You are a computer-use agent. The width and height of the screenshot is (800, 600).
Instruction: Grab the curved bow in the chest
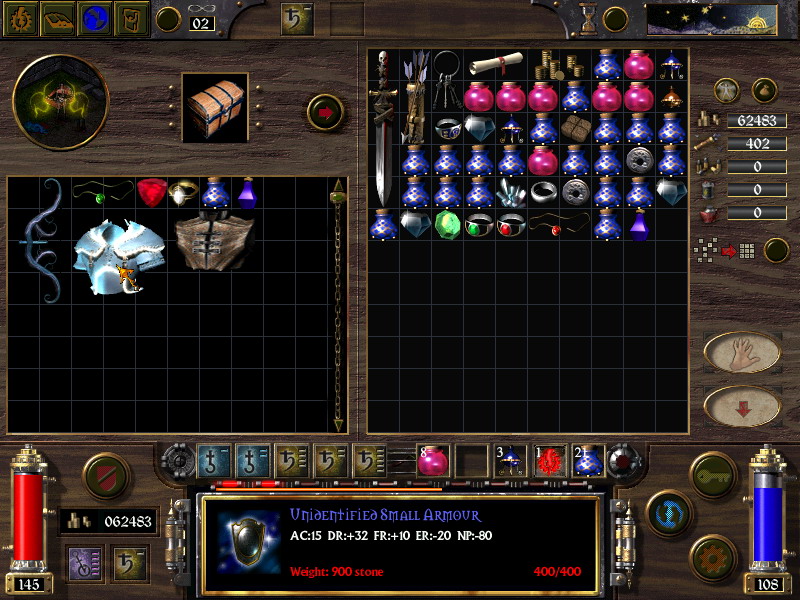coord(42,242)
